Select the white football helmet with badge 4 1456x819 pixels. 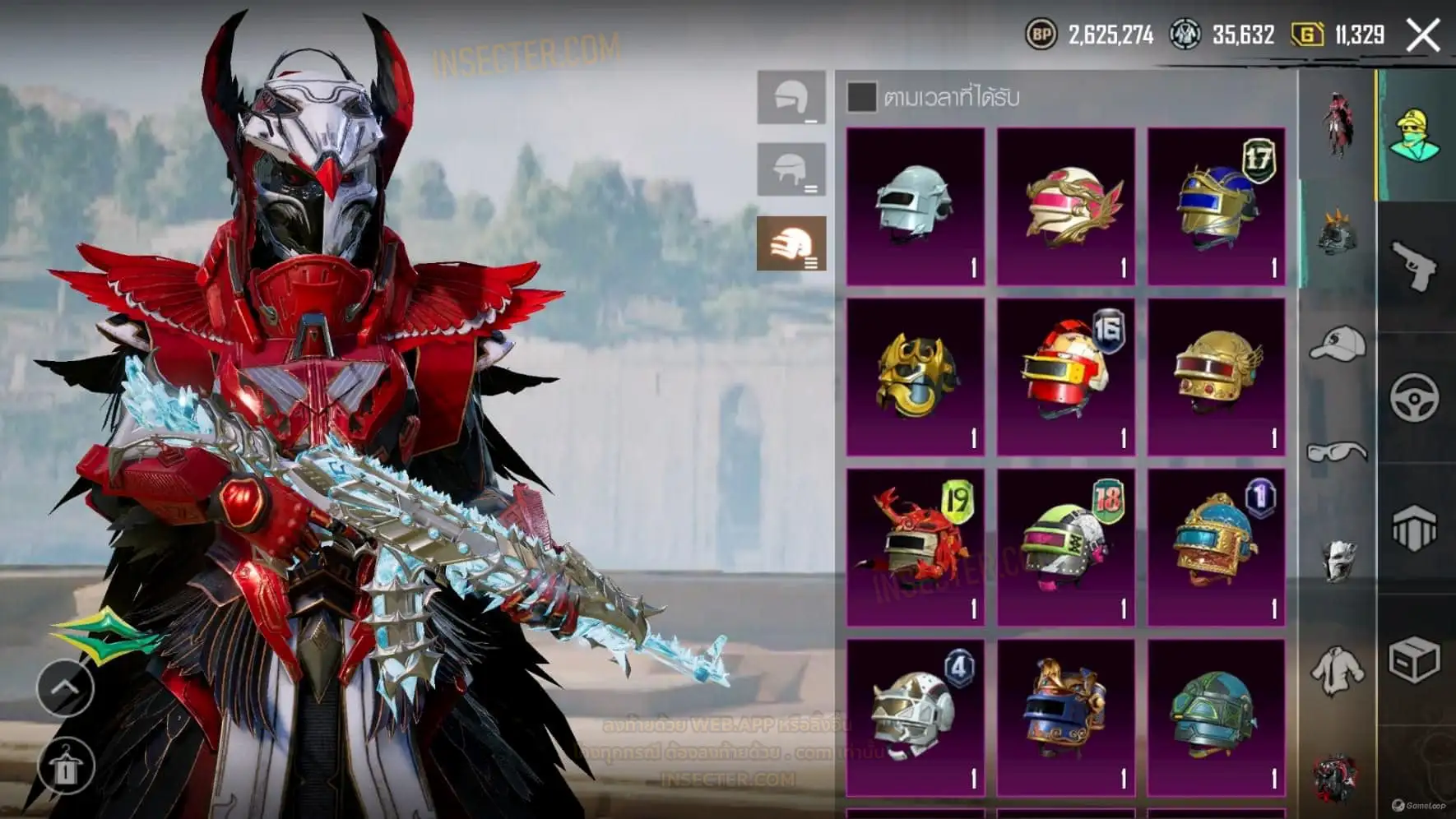coord(916,718)
